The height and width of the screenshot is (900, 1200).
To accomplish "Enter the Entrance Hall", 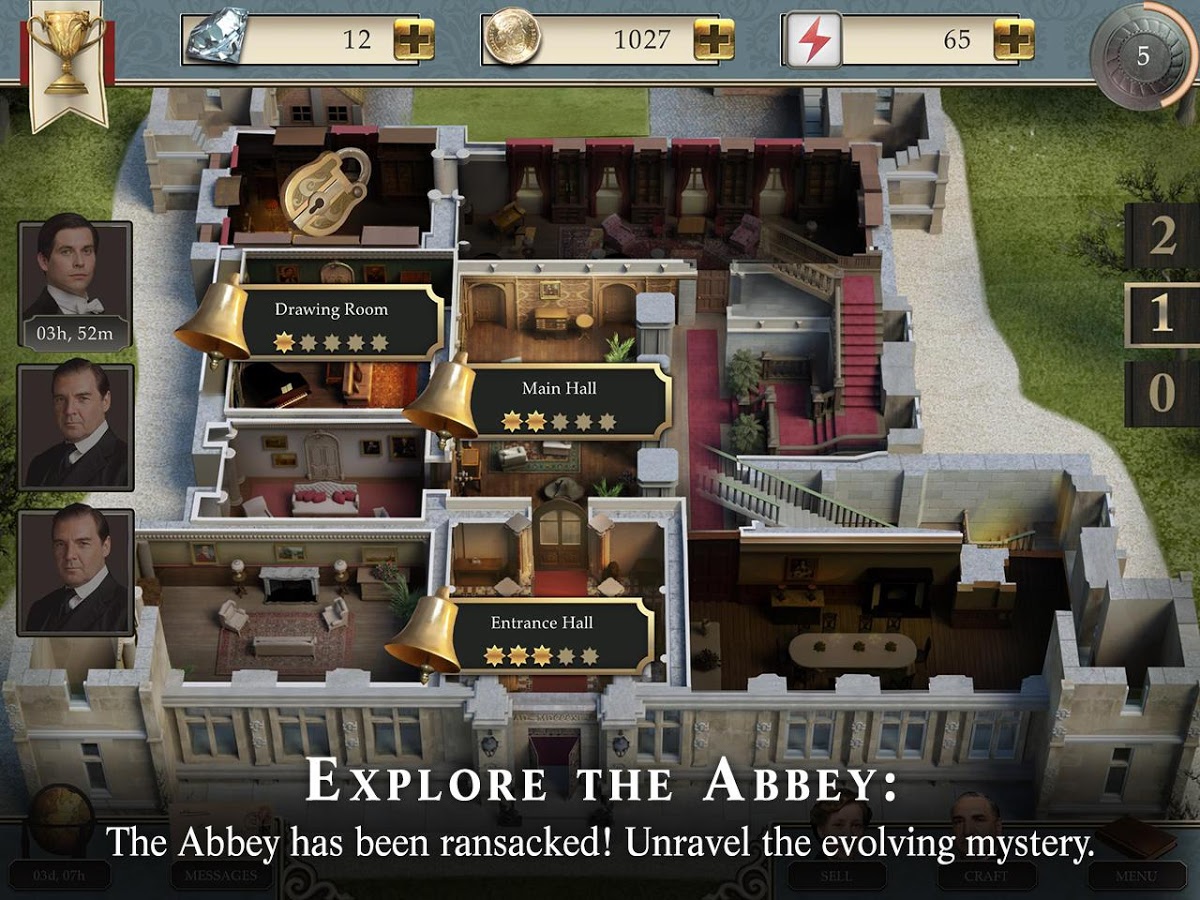I will tap(541, 635).
